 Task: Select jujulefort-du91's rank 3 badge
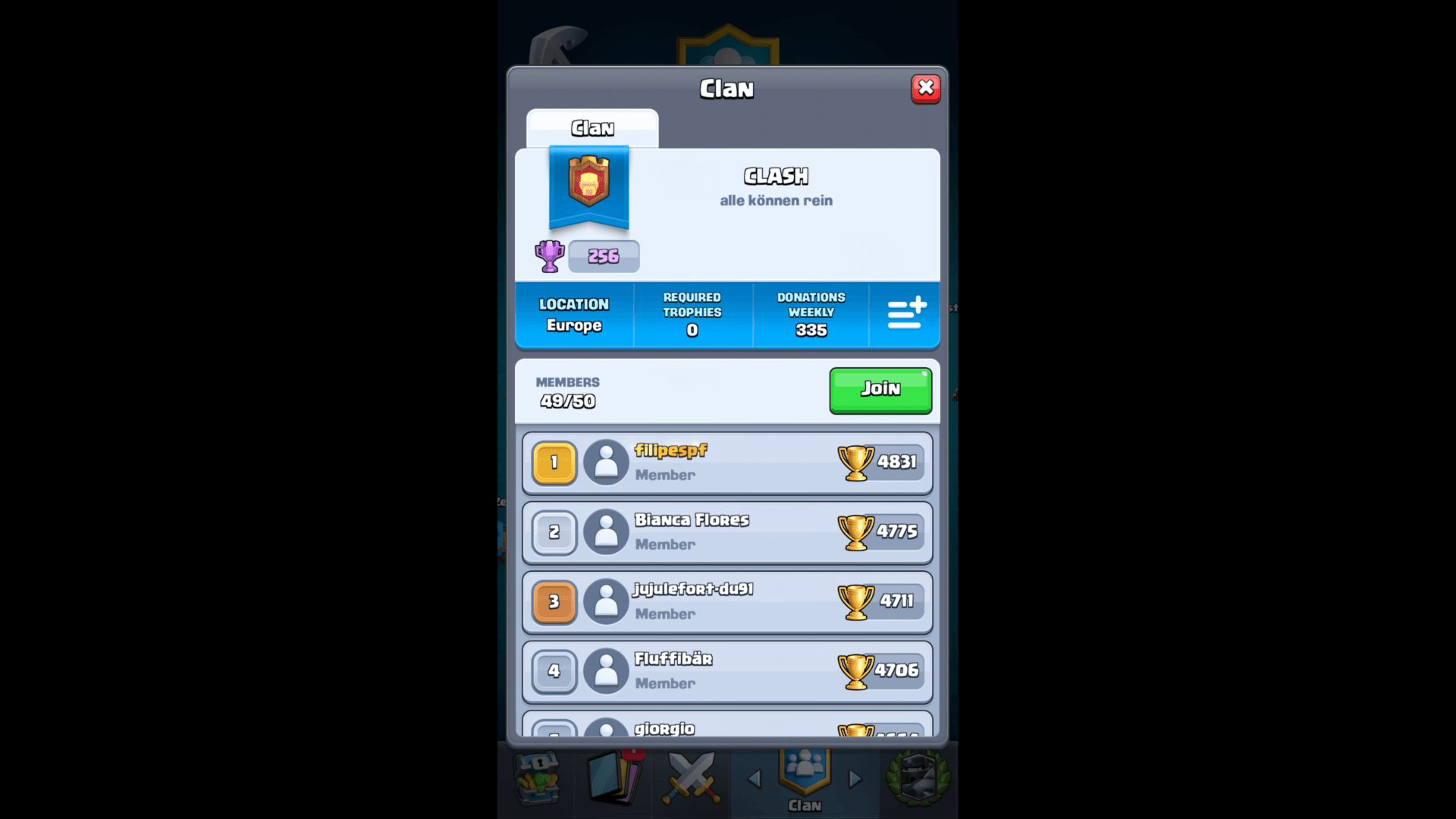click(x=554, y=602)
